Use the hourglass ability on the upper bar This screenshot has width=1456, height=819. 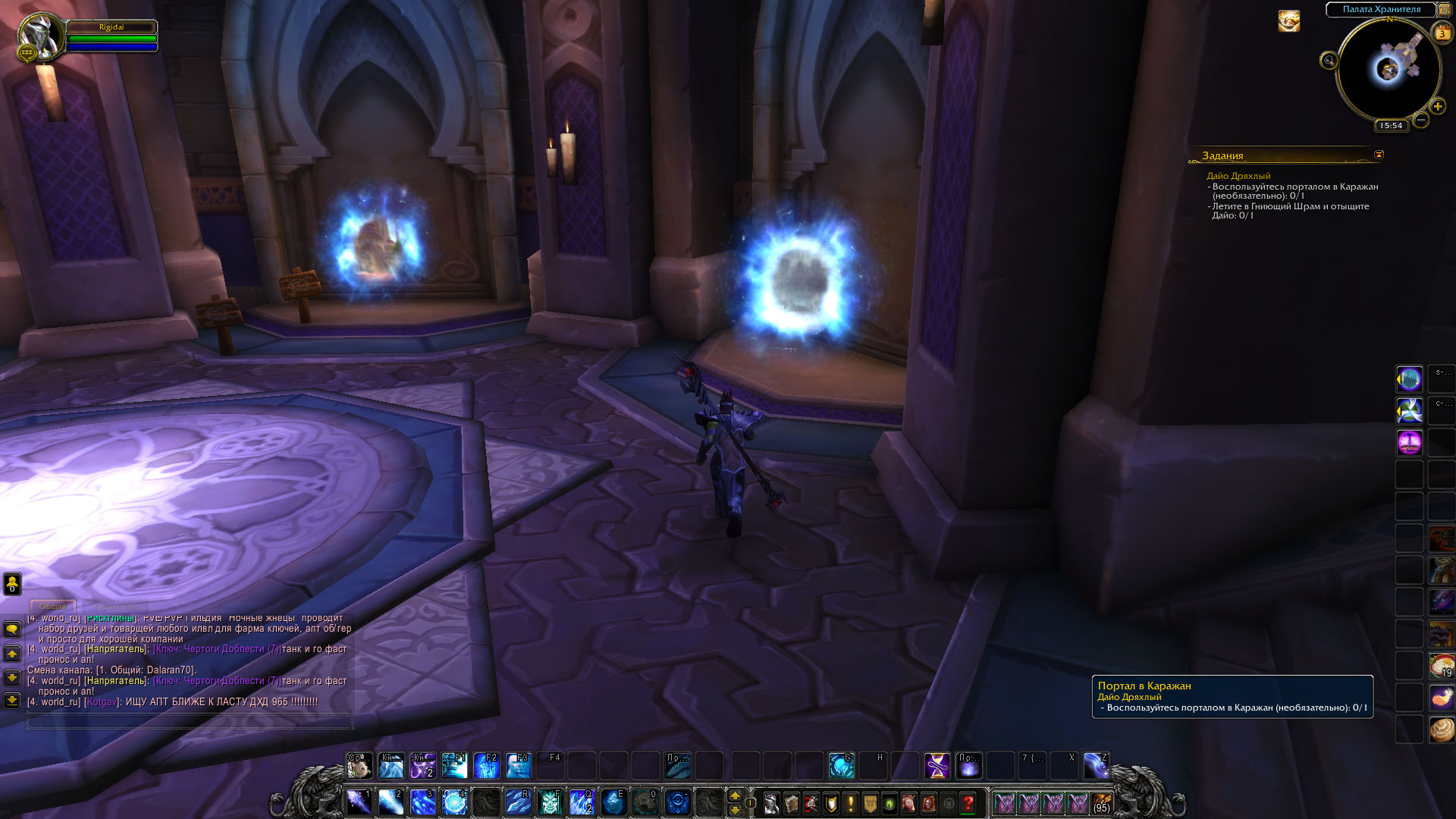click(937, 766)
